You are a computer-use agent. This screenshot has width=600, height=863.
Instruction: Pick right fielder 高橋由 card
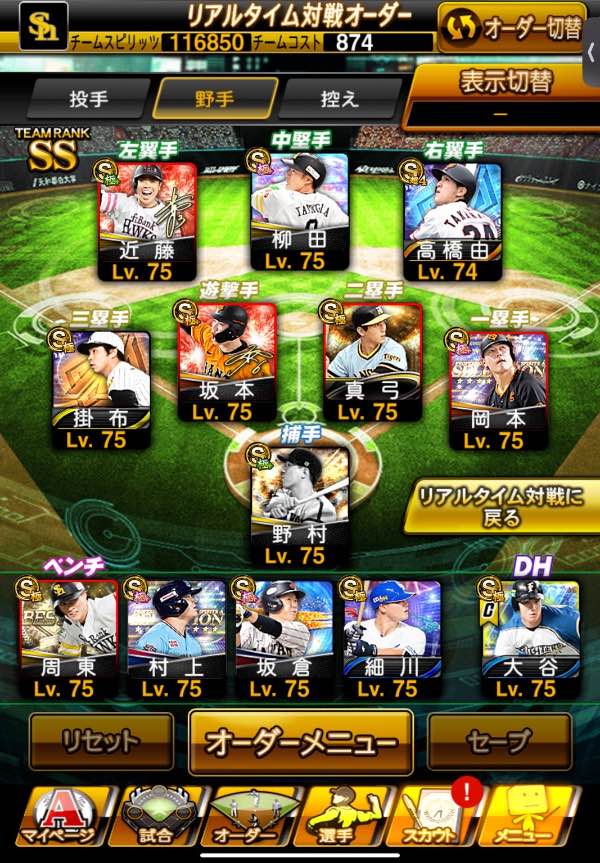tap(452, 214)
